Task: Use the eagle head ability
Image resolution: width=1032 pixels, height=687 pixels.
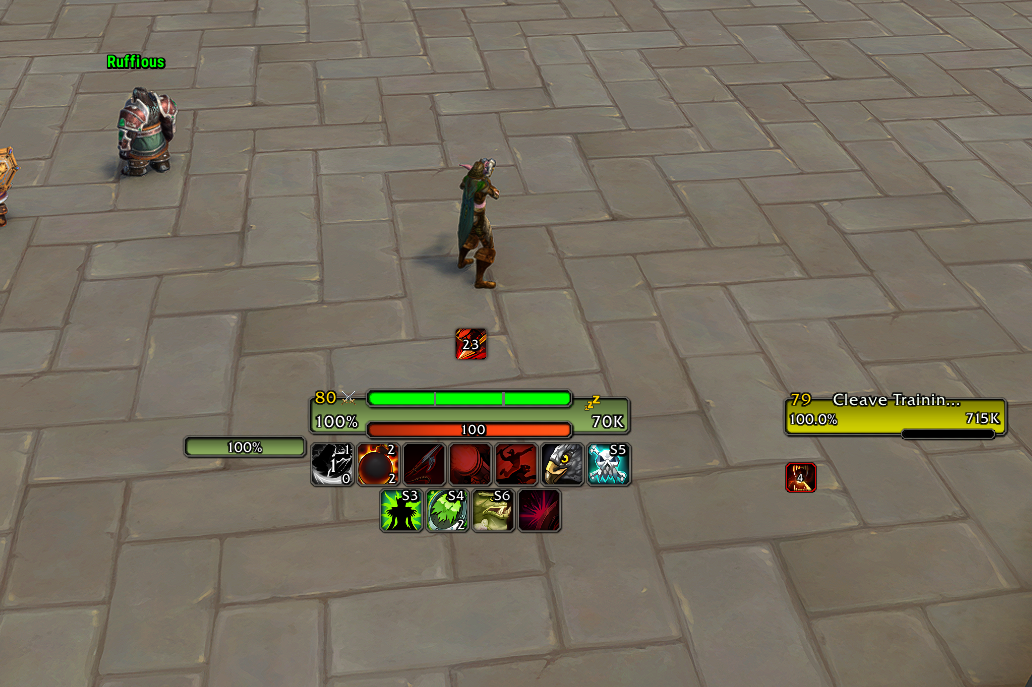Action: [x=562, y=465]
